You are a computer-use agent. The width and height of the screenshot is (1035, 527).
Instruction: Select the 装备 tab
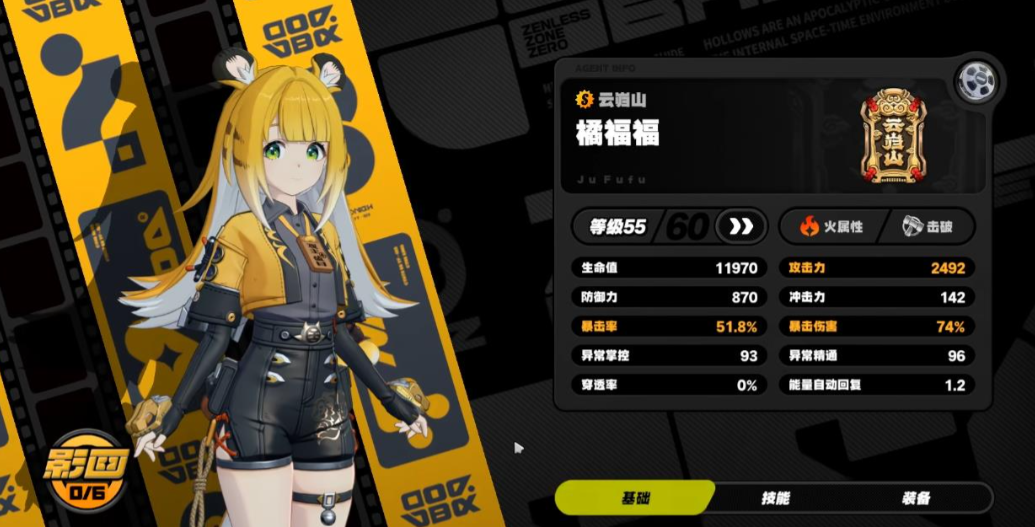tap(915, 497)
